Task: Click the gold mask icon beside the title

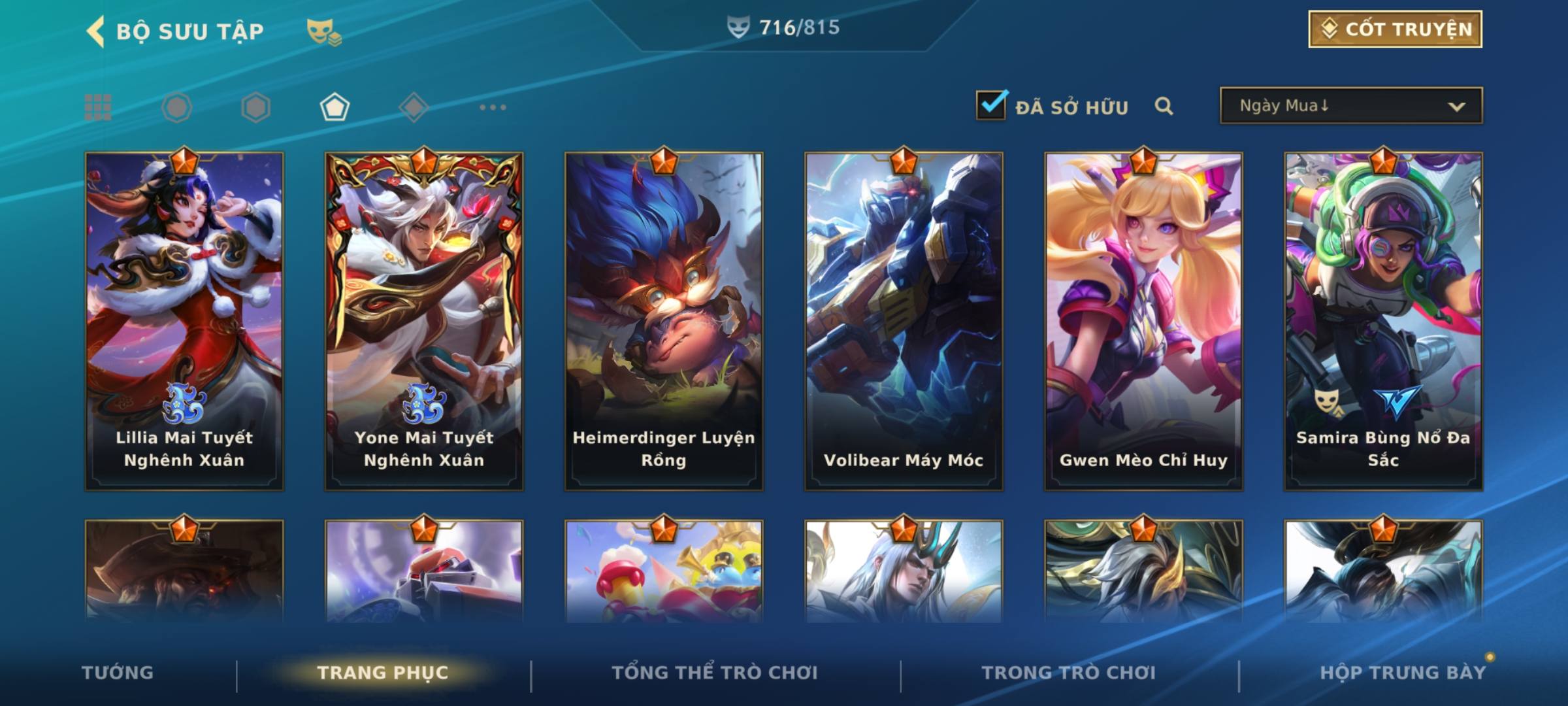Action: pyautogui.click(x=323, y=32)
